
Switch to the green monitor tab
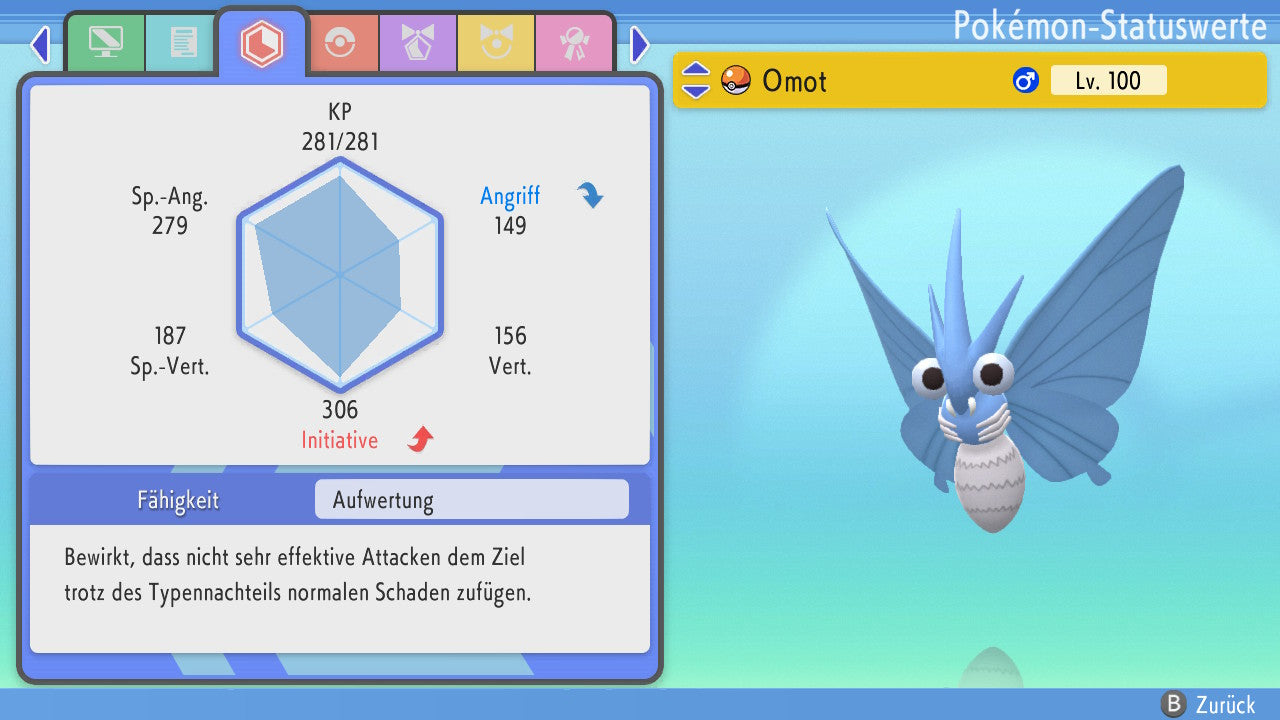pos(105,43)
